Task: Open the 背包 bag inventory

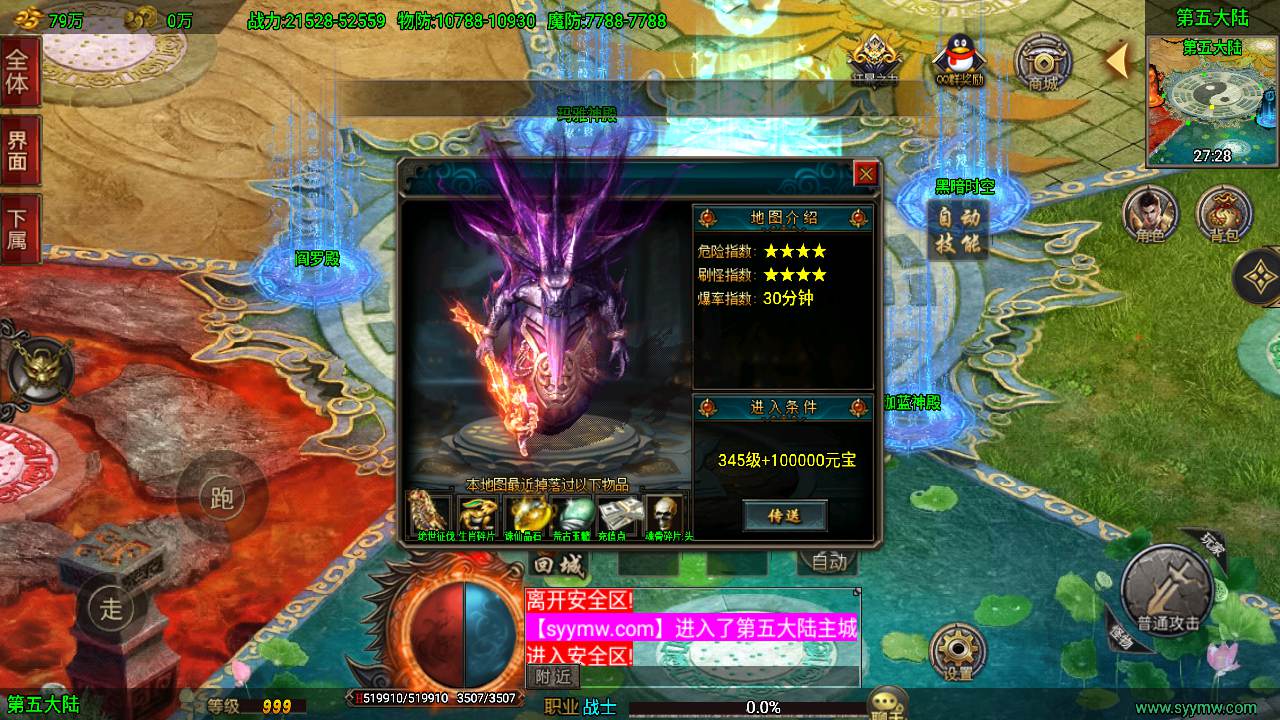Action: [x=1224, y=213]
